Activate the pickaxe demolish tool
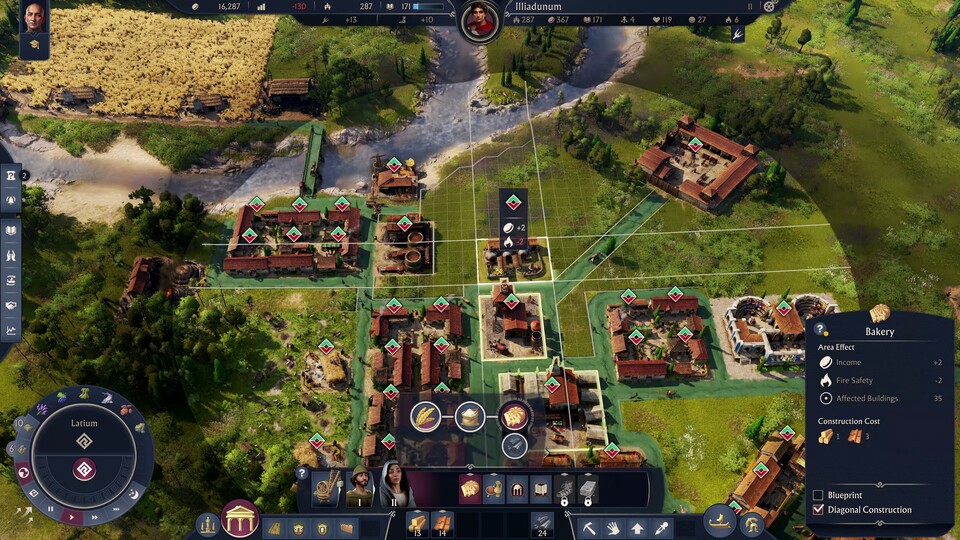Image resolution: width=960 pixels, height=540 pixels. 591,527
